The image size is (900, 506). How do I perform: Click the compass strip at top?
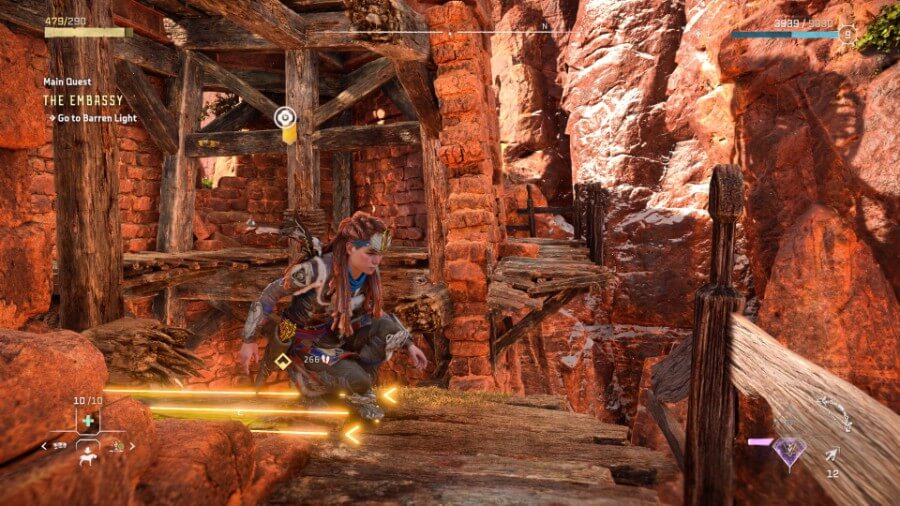pyautogui.click(x=545, y=31)
